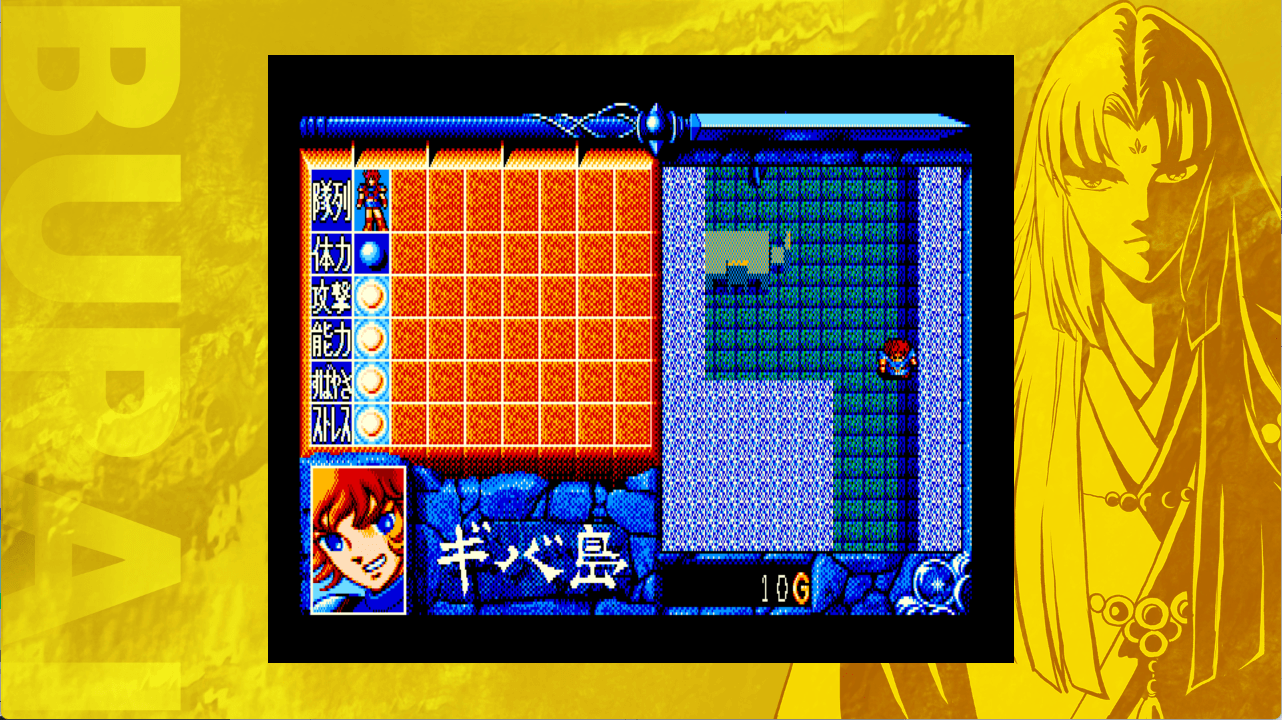Viewport: 1282px width, 720px height.
Task: Click the blue HP orb beside 体力
Action: tap(368, 252)
